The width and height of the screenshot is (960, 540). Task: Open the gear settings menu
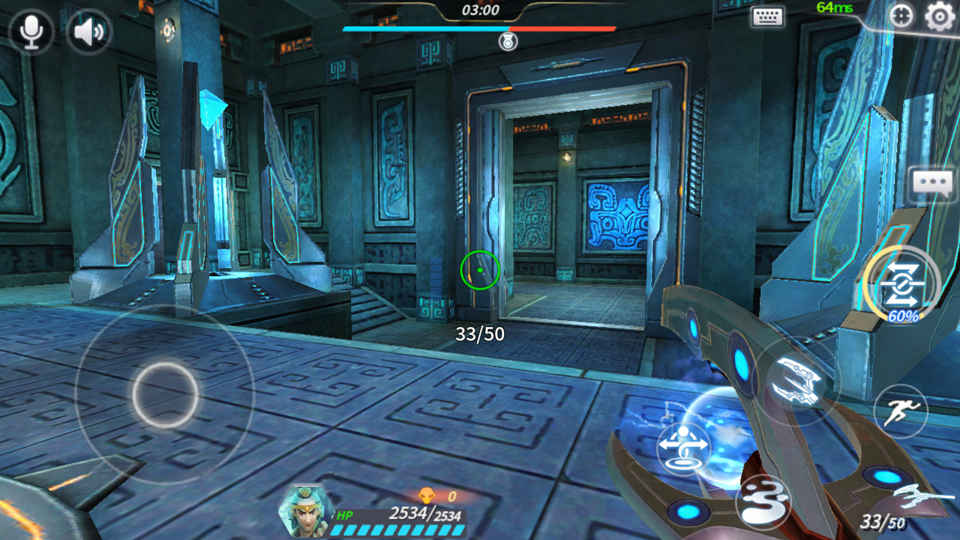point(939,17)
